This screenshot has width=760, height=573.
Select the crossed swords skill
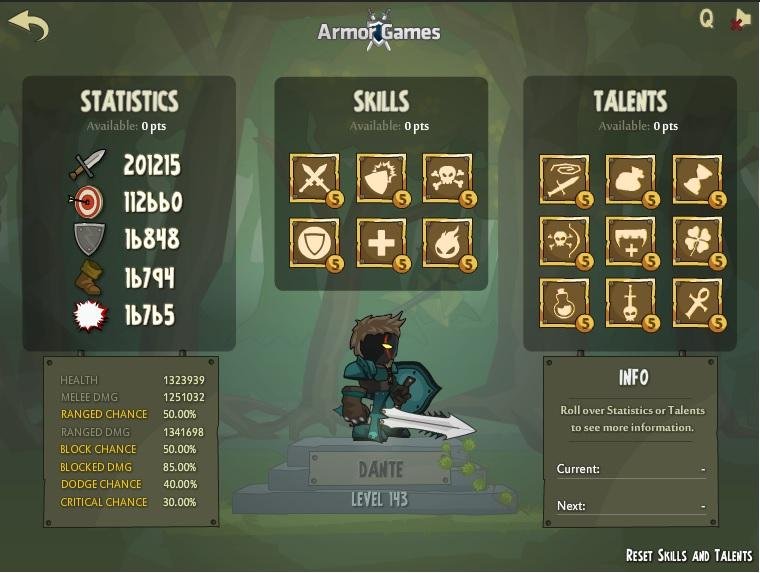[314, 179]
